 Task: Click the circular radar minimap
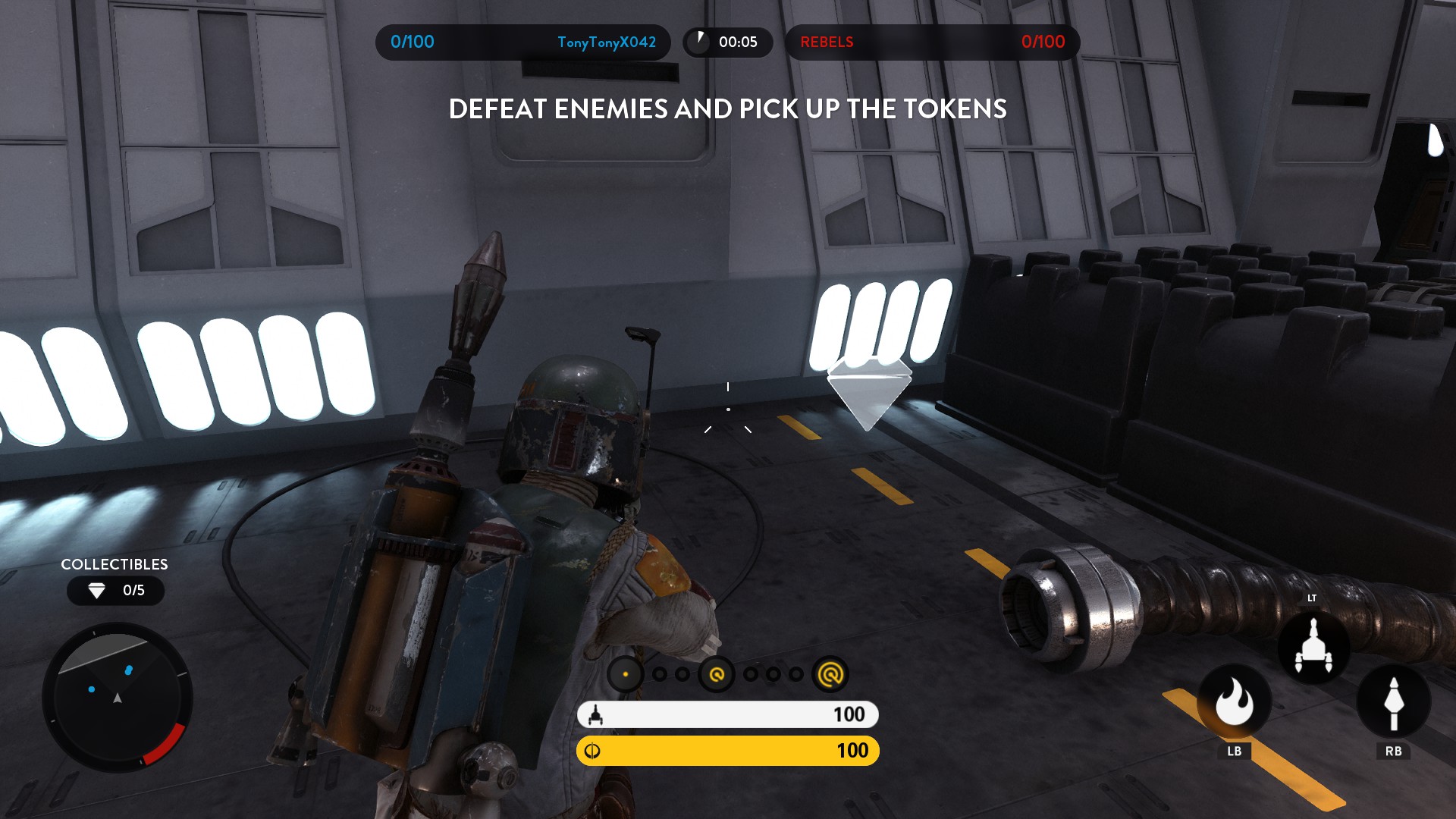118,697
